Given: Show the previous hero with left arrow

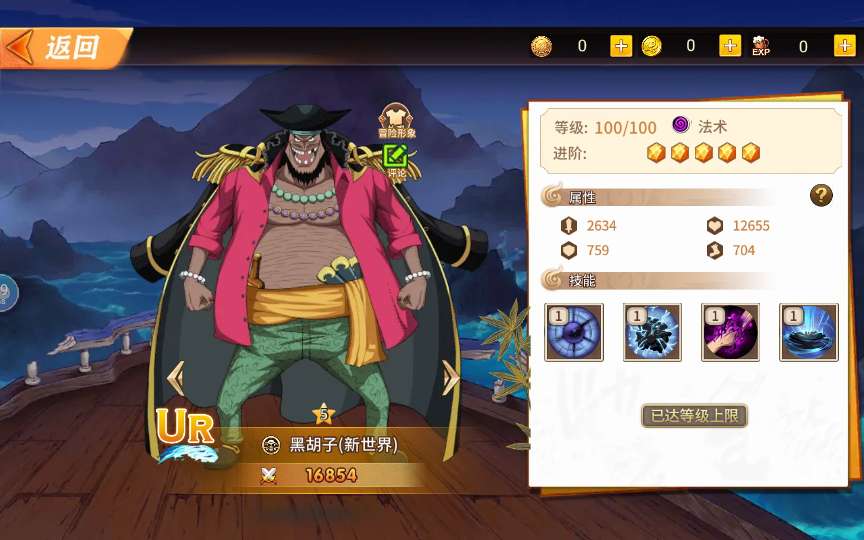Looking at the screenshot, I should pyautogui.click(x=175, y=378).
